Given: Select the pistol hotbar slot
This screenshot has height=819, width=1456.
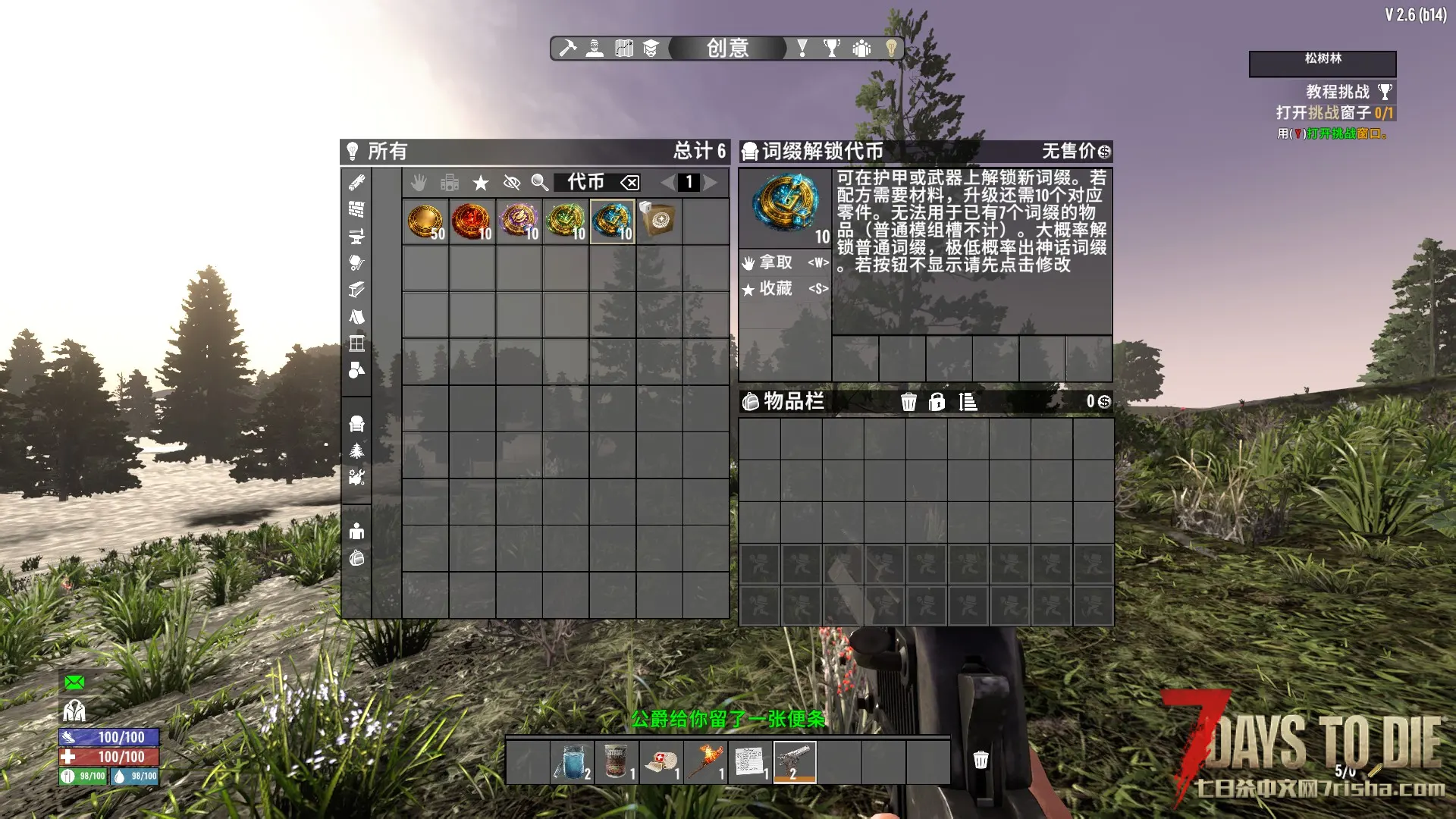Looking at the screenshot, I should [x=794, y=762].
